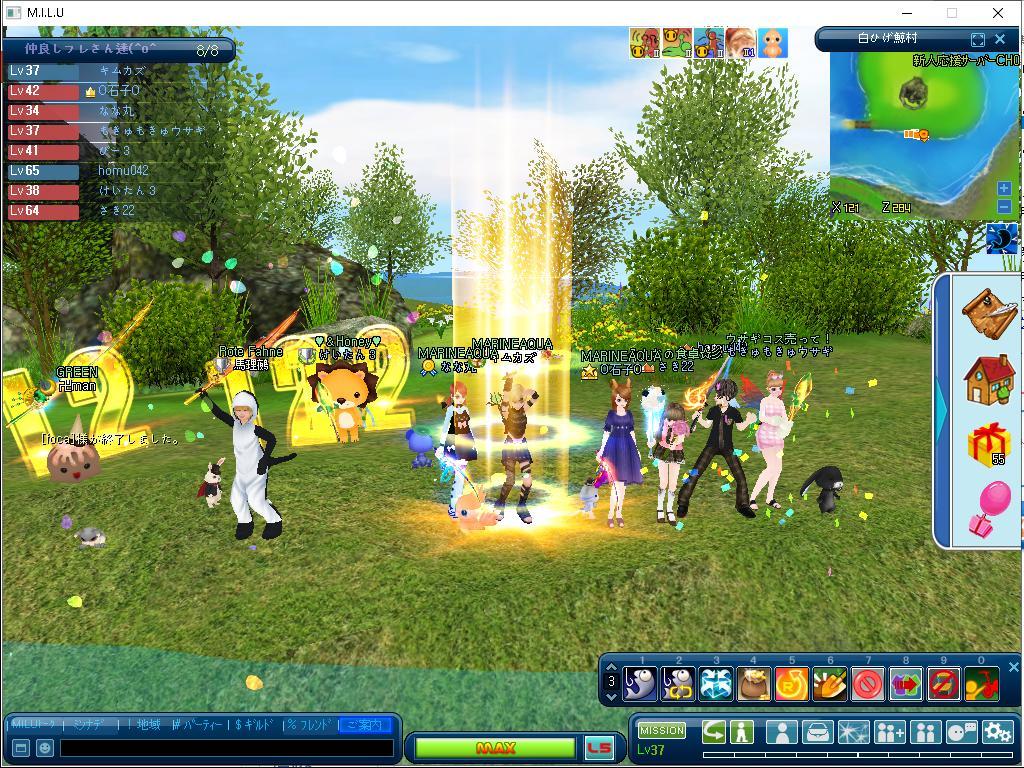Viewport: 1024px width, 768px height.
Task: Zoom out the minimap
Action: 1004,206
